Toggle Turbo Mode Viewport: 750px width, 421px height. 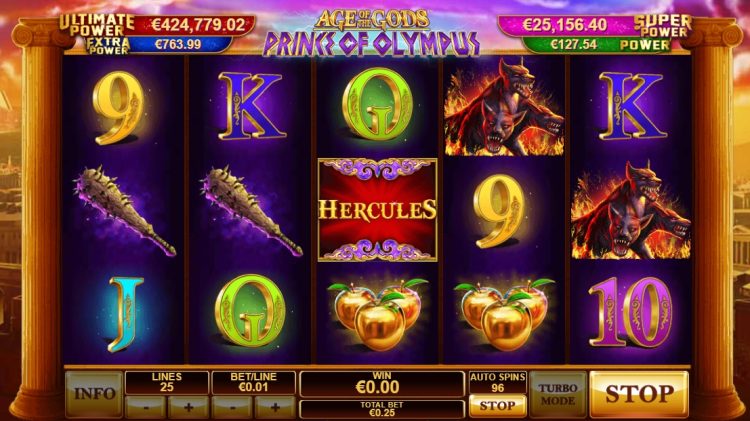click(557, 394)
